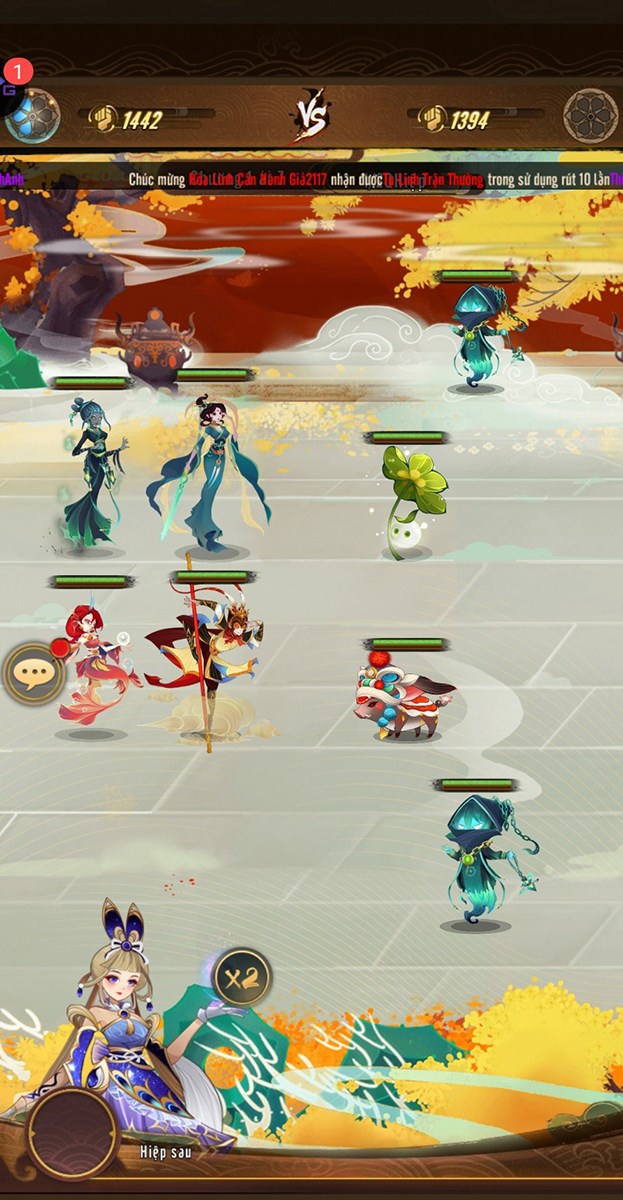Screen dimensions: 623x1200
Task: Select the player avatar emblem beside 1442
Action: 34,115
